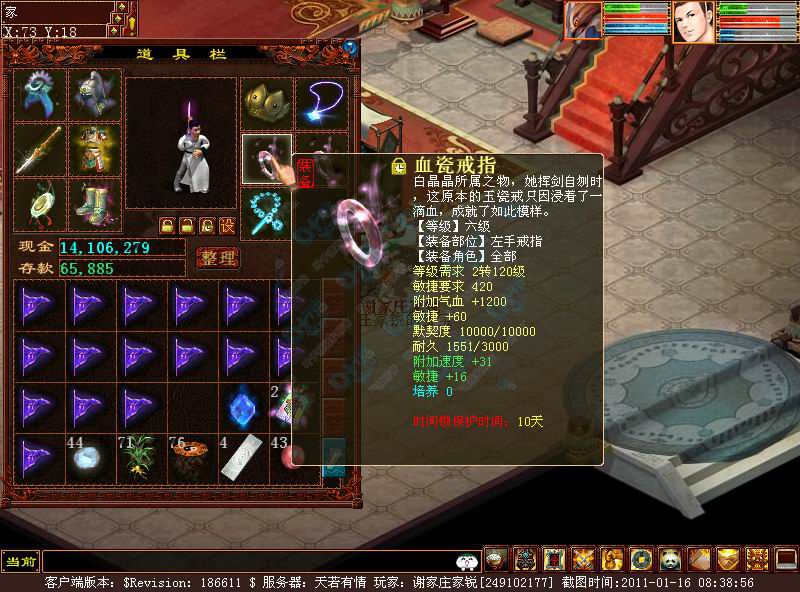The image size is (800, 592).
Task: Select the cyan prayer beads slot
Action: (x=266, y=212)
